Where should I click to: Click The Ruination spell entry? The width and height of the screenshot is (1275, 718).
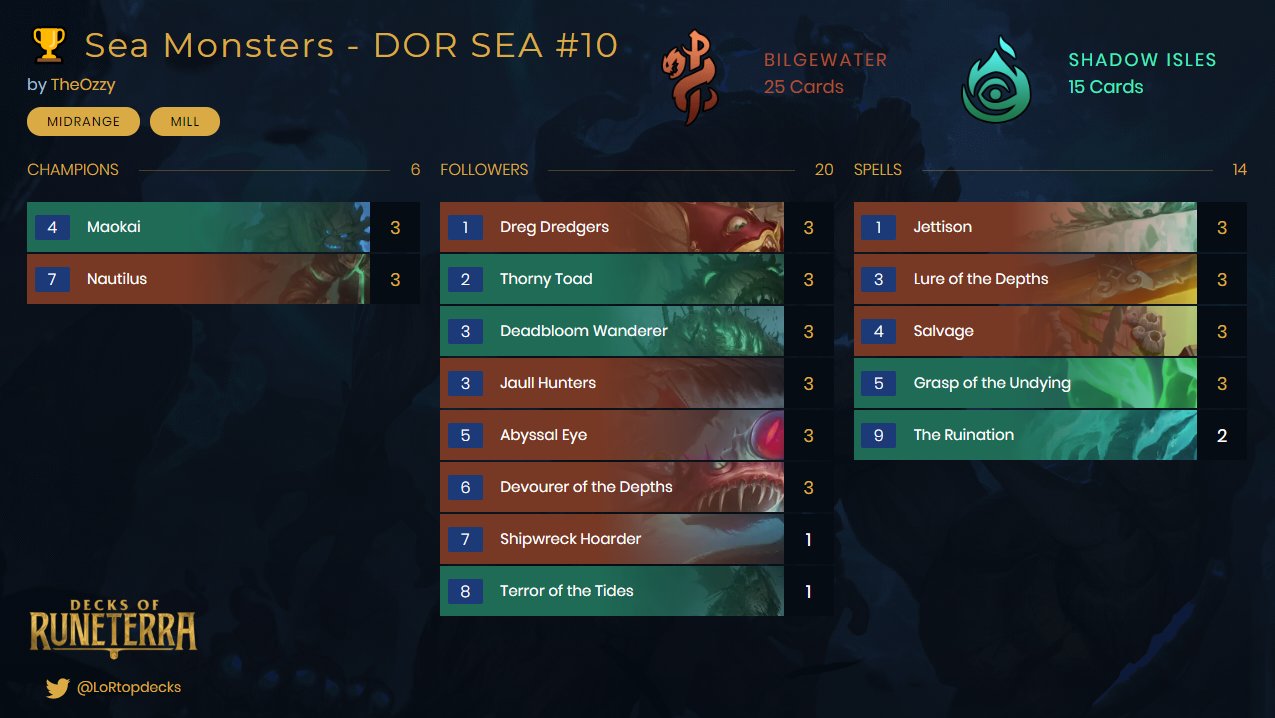coord(1024,436)
